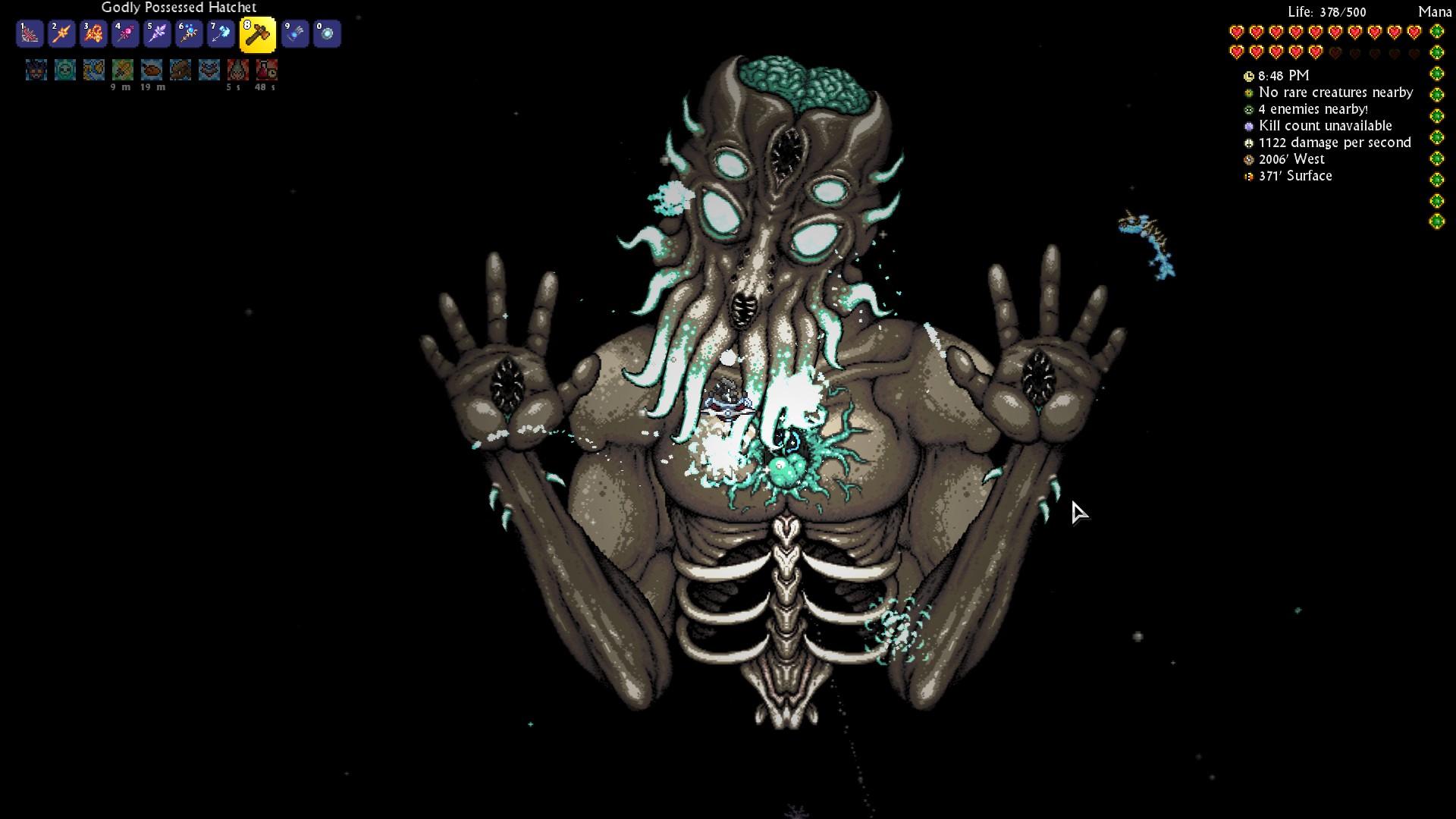Click the last filled heart in the Life bar
1456x819 pixels.
pos(1316,52)
